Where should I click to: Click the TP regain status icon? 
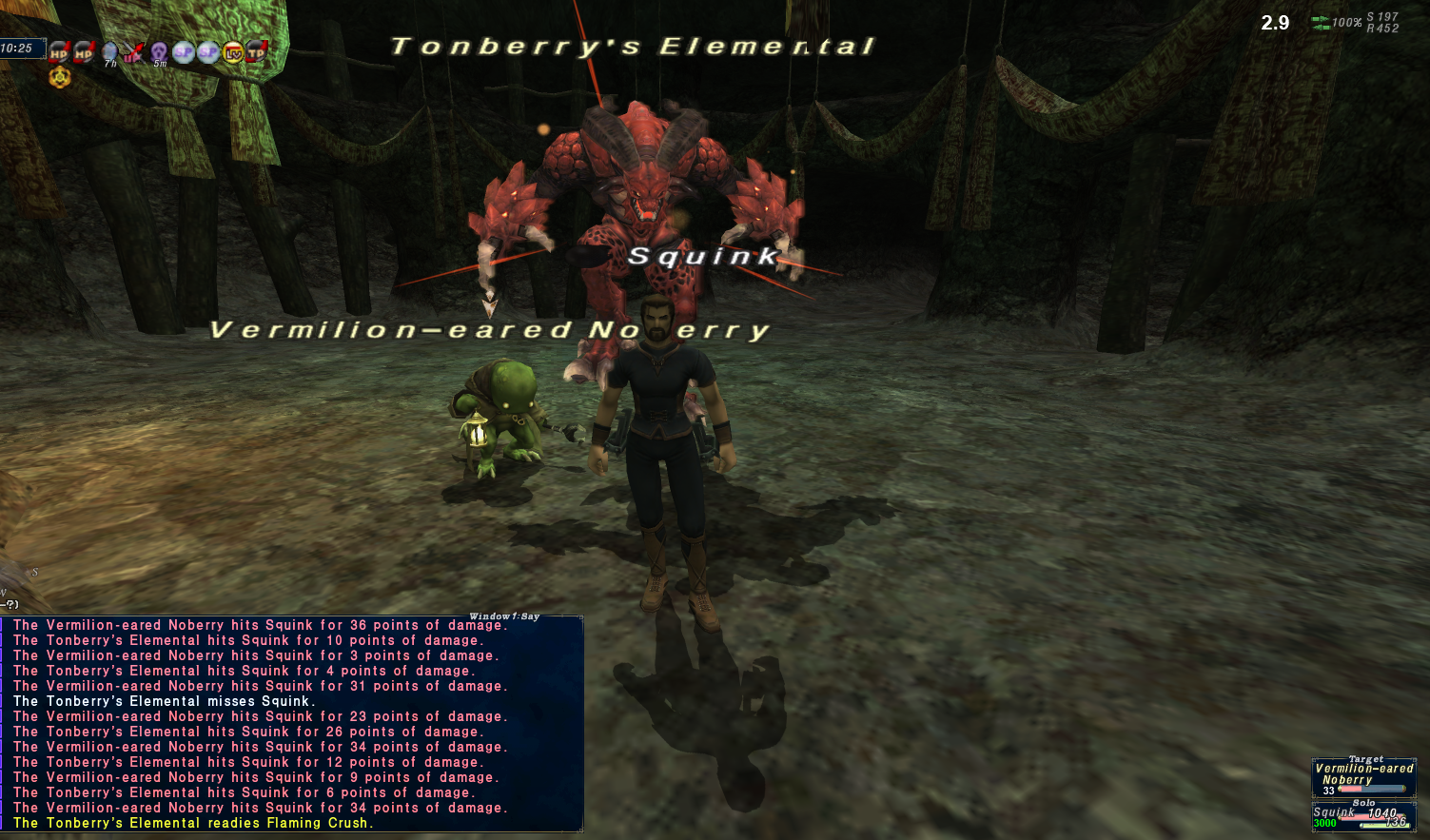(x=255, y=53)
